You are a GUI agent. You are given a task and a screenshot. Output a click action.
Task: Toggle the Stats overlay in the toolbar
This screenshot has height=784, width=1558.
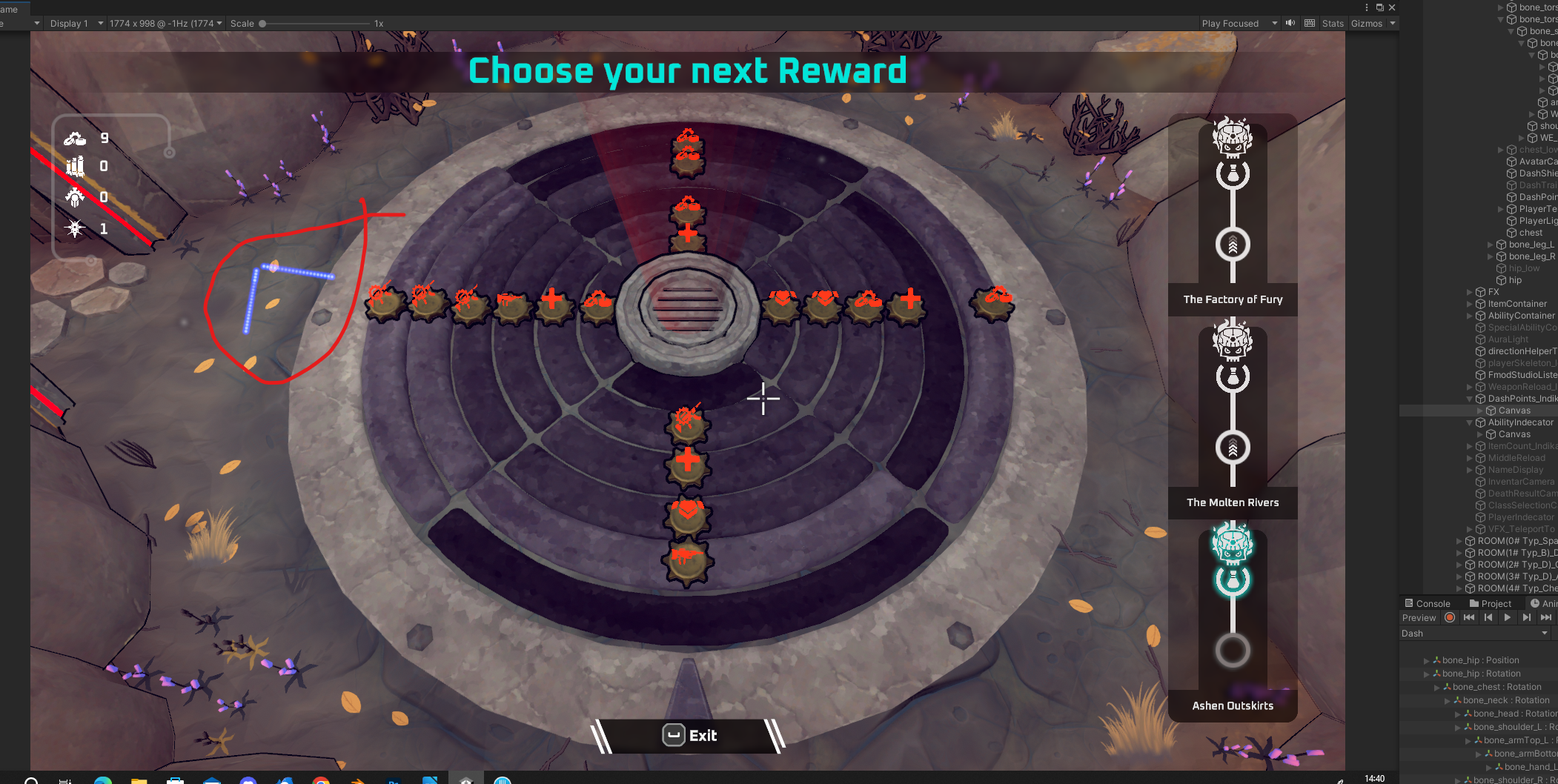pyautogui.click(x=1332, y=23)
